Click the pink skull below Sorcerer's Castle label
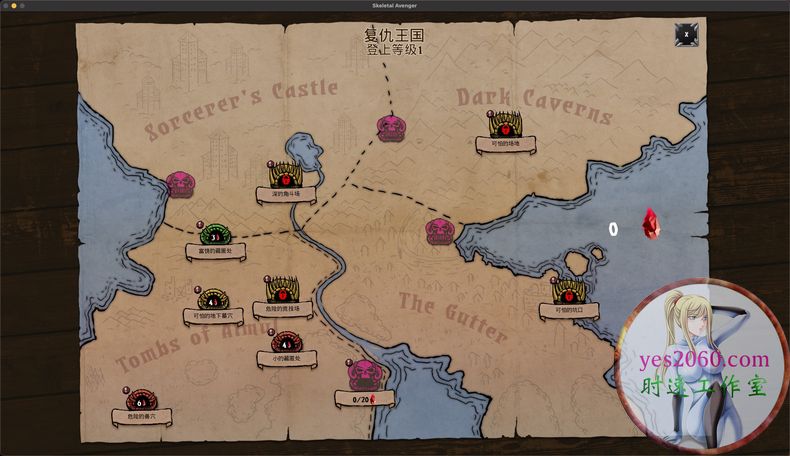 (x=391, y=126)
